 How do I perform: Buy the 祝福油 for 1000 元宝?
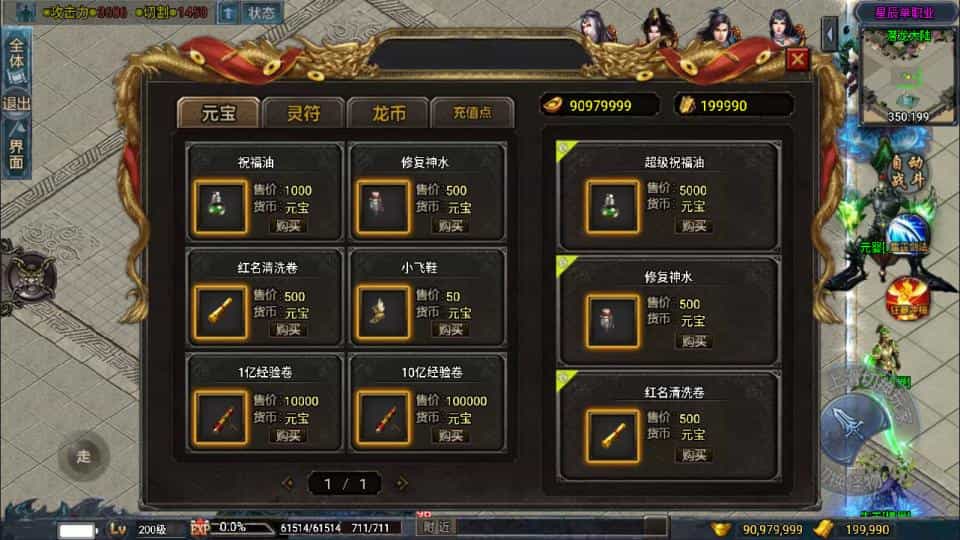point(287,226)
